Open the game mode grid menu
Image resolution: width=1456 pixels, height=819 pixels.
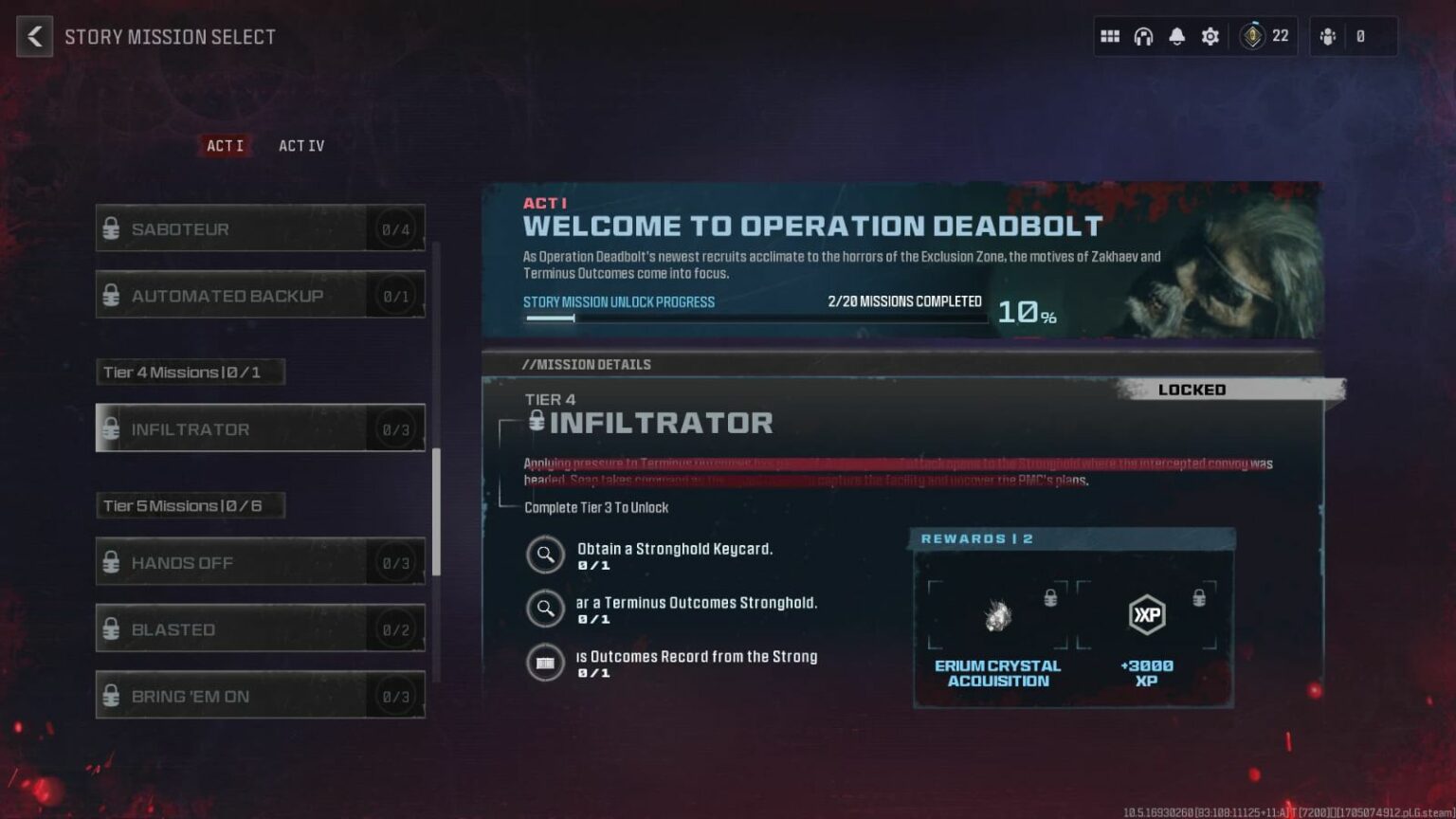click(x=1110, y=35)
